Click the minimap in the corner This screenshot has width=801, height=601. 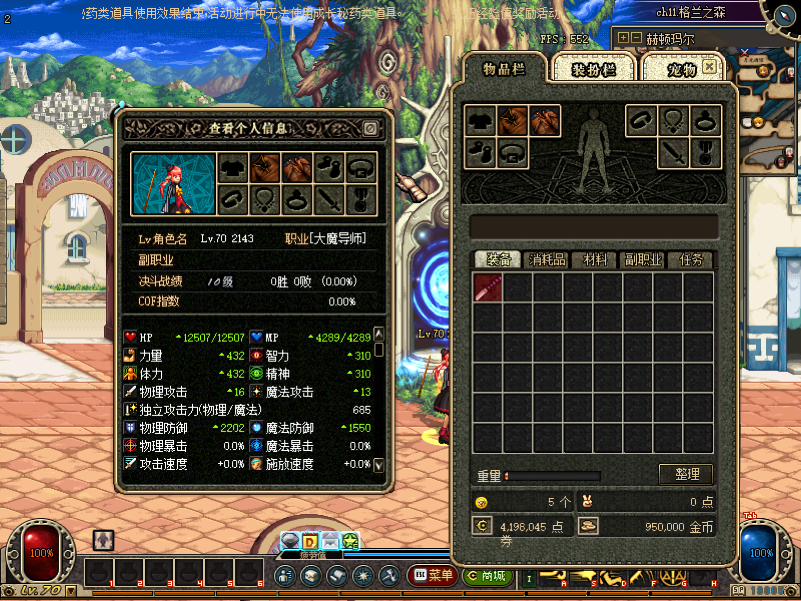[768, 95]
